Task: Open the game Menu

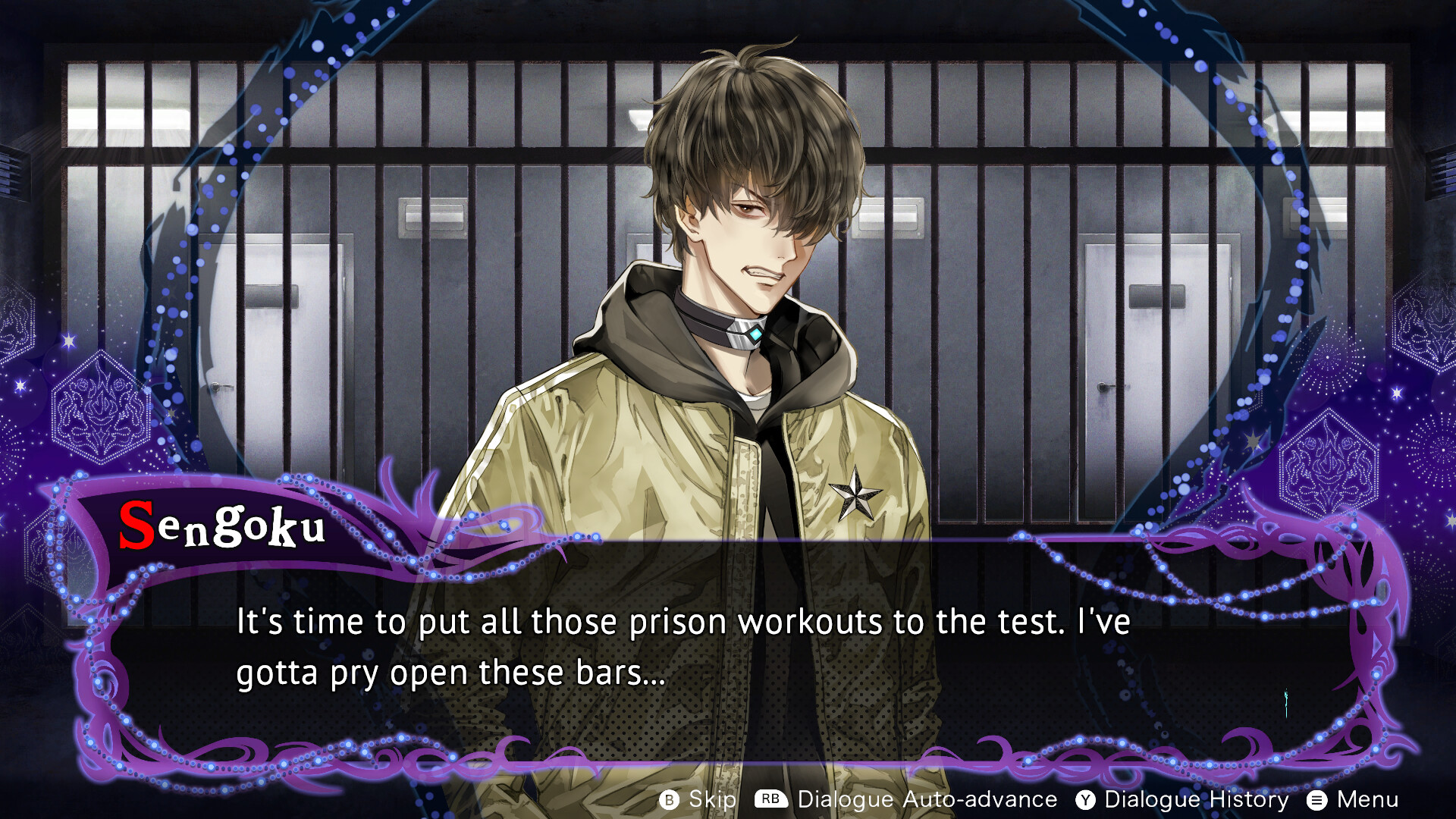Action: [1353, 799]
